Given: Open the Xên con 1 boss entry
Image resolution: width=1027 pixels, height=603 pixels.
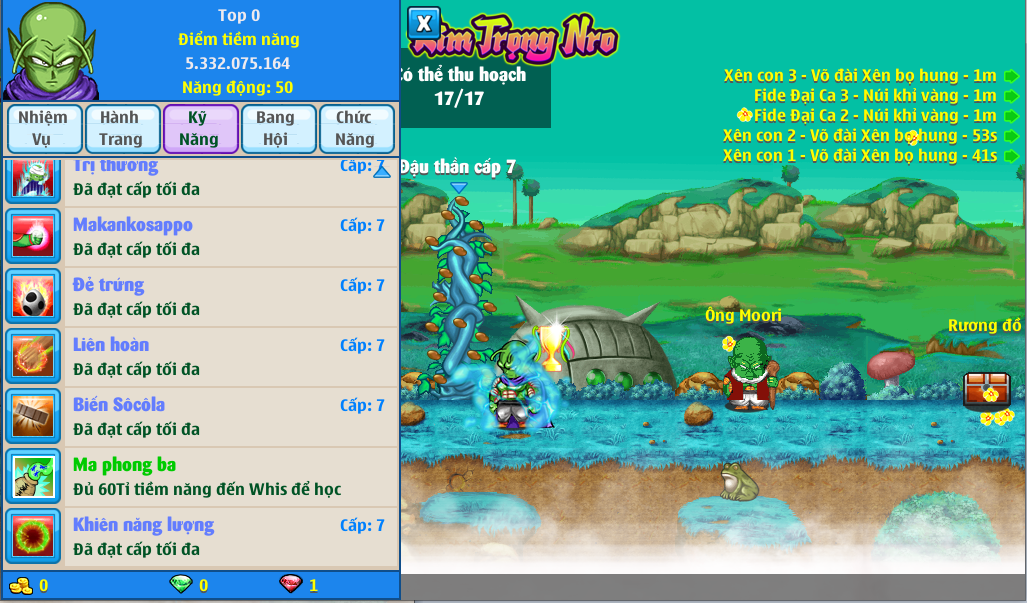Looking at the screenshot, I should [860, 156].
